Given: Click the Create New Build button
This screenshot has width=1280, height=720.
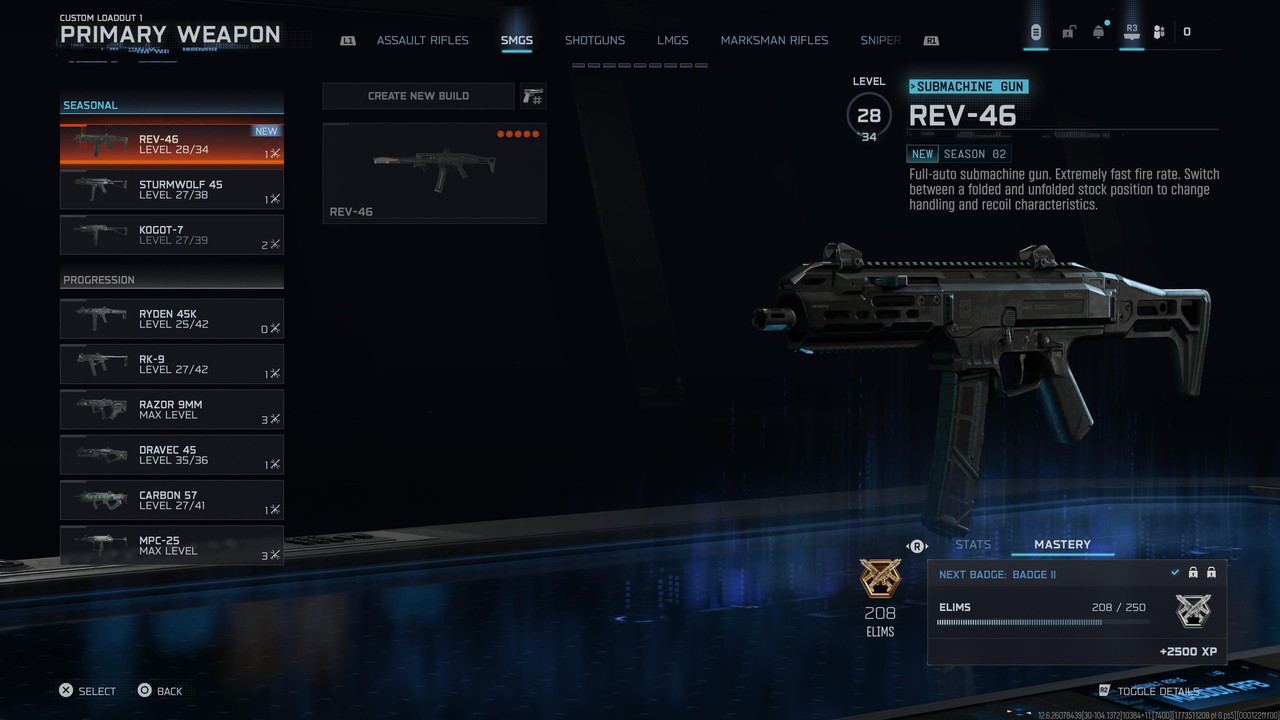Looking at the screenshot, I should (418, 96).
